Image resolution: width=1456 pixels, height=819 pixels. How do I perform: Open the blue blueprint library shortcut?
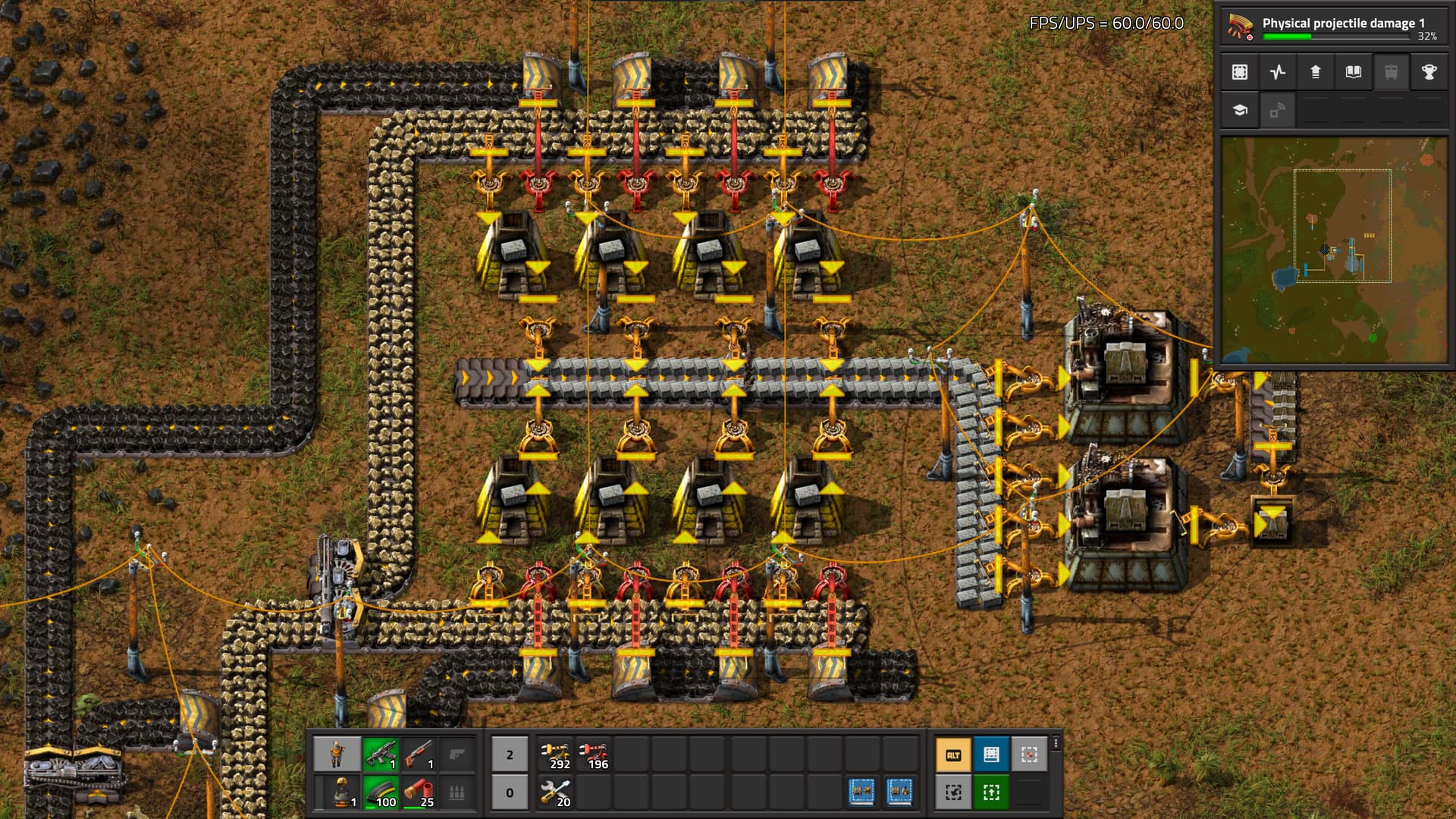991,755
